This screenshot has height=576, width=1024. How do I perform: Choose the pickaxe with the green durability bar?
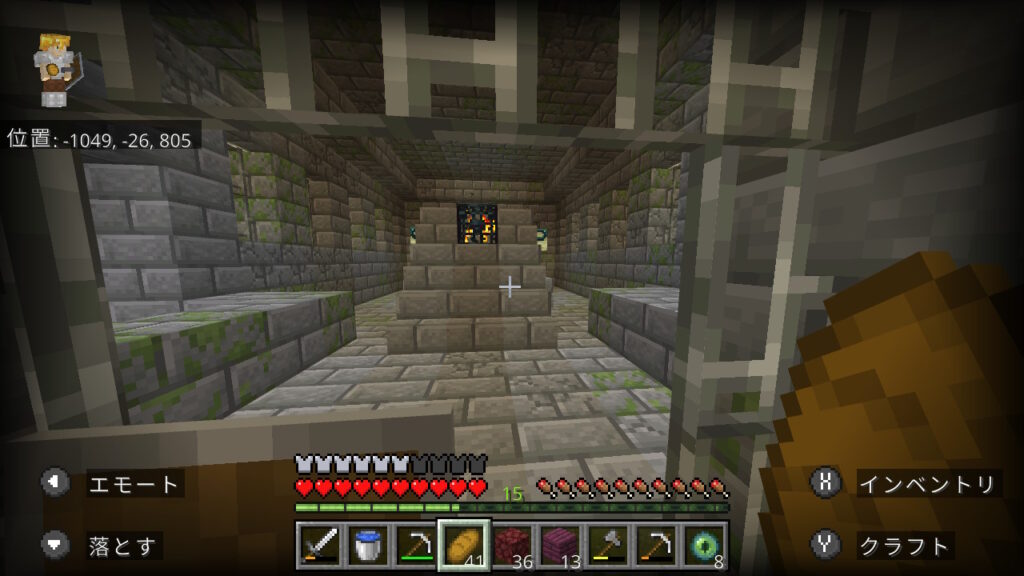click(415, 545)
